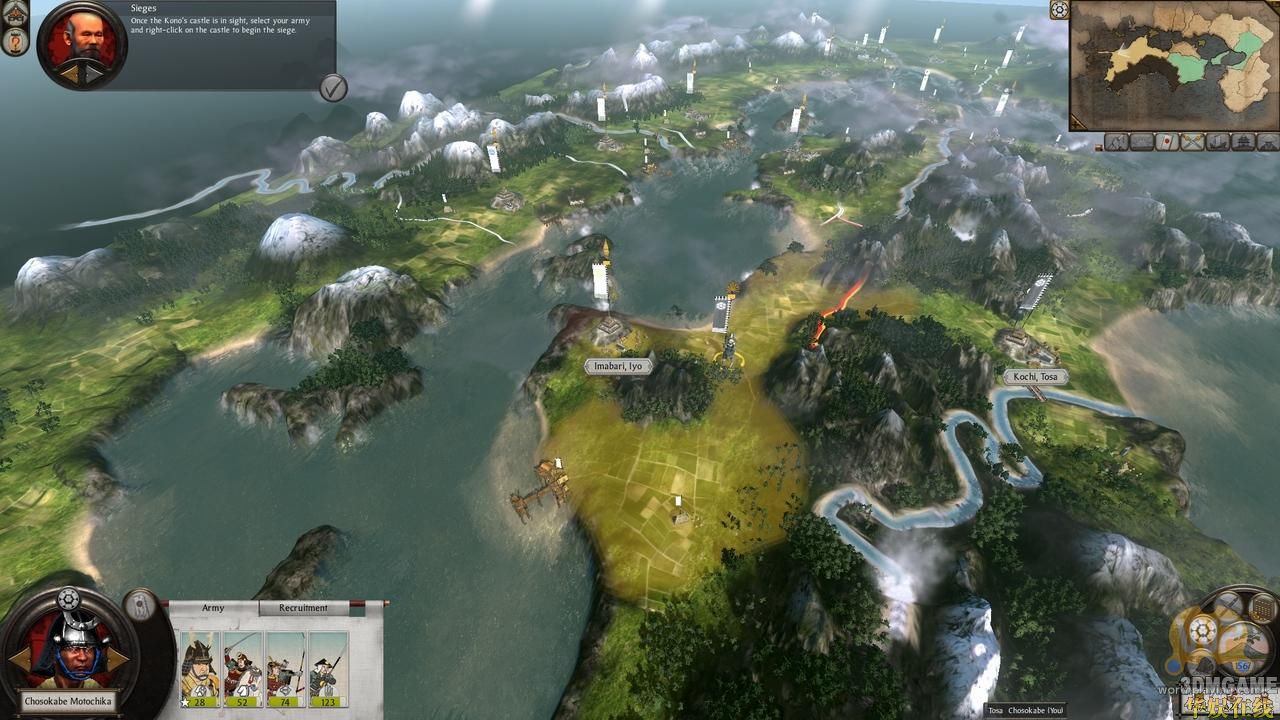Viewport: 1280px width, 720px height.
Task: Select the cavalry unit card with 52 men
Action: click(x=243, y=668)
